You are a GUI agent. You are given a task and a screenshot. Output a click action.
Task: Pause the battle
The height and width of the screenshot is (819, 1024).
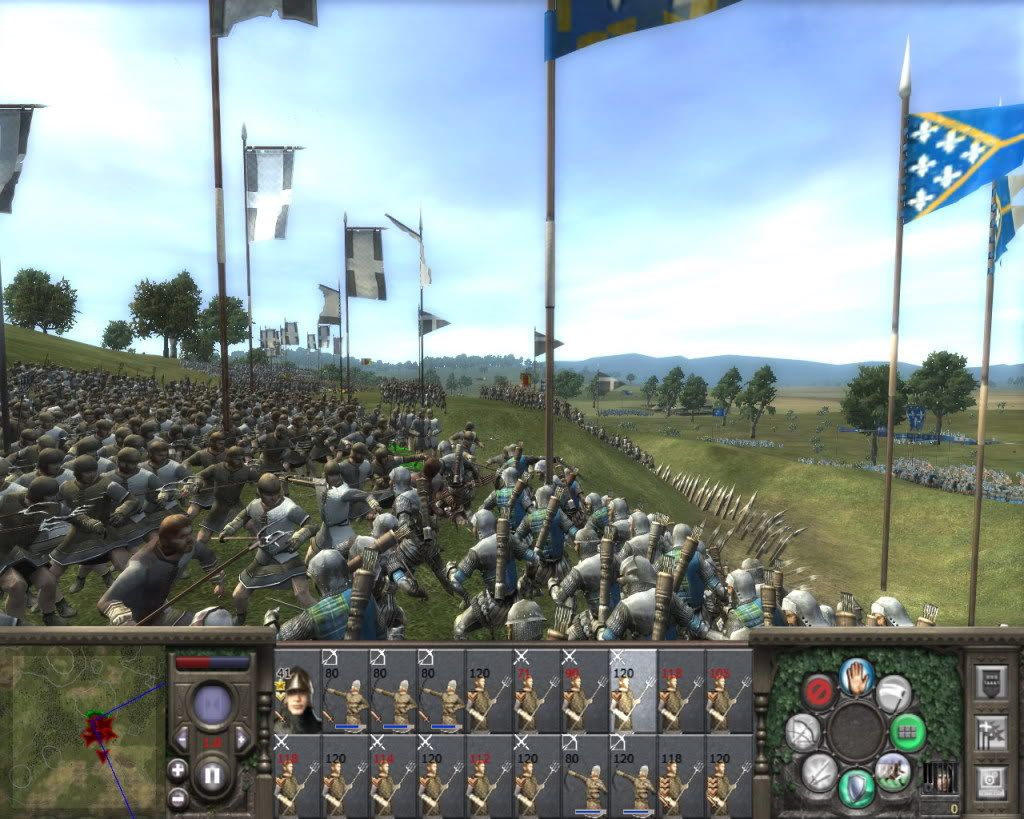212,776
